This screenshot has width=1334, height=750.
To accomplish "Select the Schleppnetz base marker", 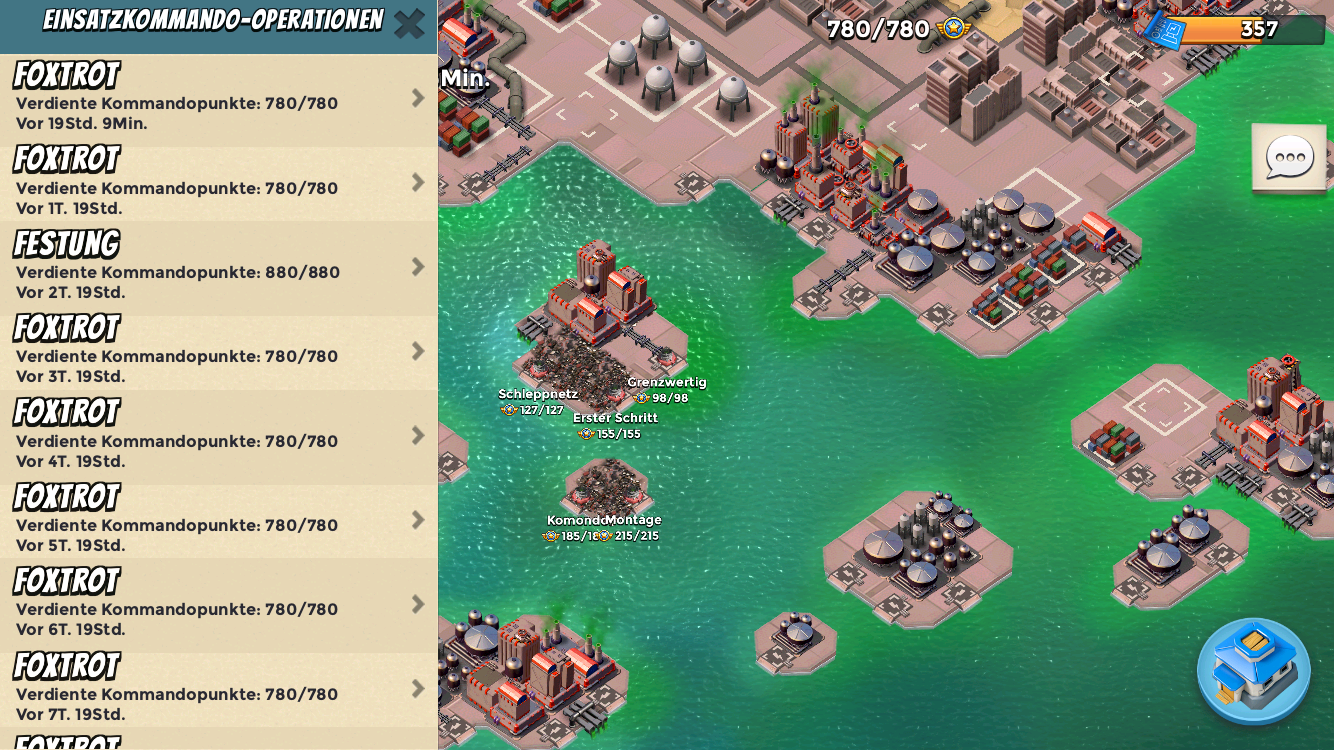I will tap(538, 401).
